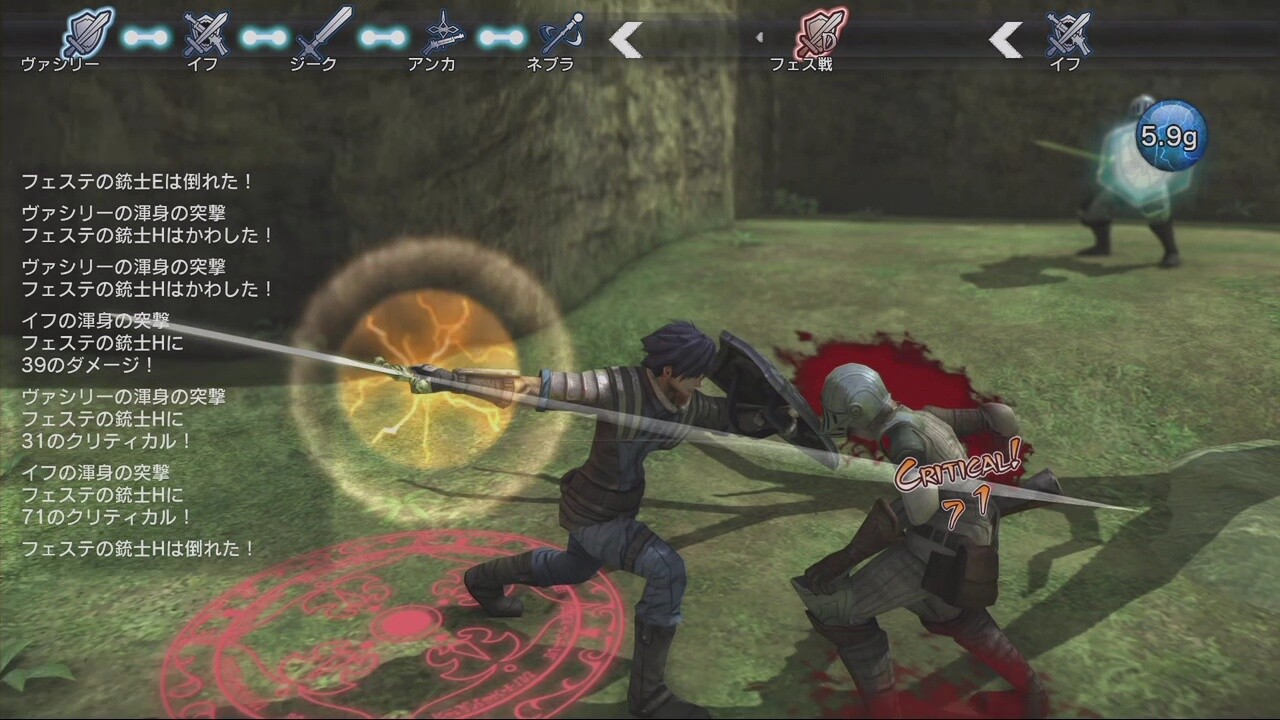Select Vasily's shield icon in the turn bar
The height and width of the screenshot is (720, 1280).
point(88,30)
